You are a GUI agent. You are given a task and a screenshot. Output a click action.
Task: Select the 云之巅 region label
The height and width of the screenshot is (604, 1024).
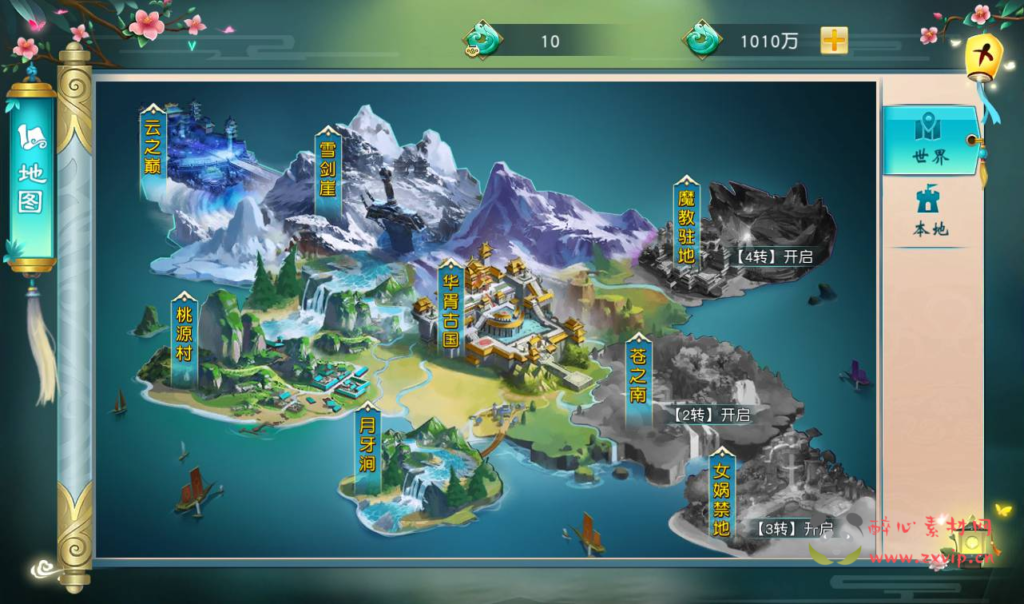(152, 155)
